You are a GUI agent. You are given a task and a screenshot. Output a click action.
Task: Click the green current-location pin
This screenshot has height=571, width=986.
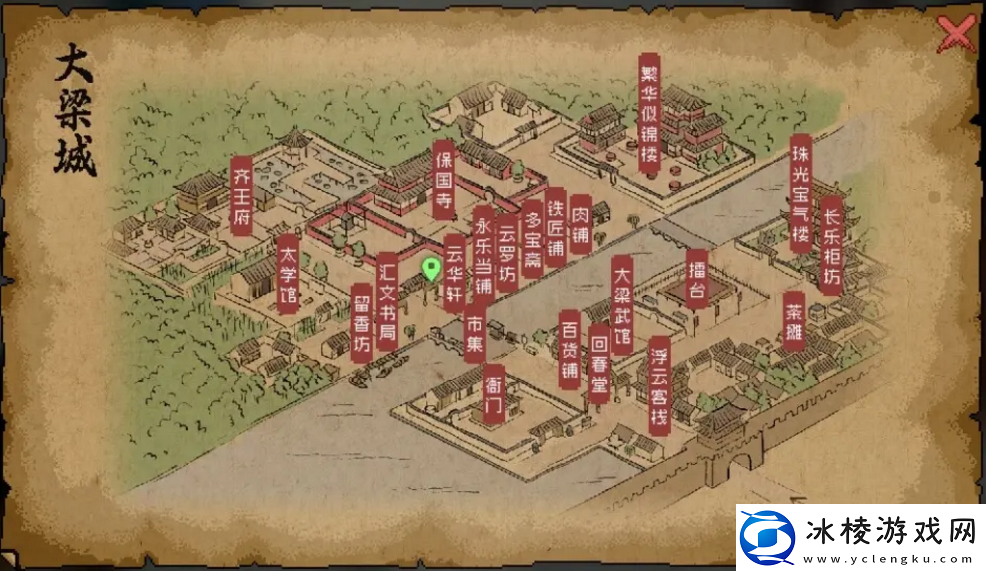coord(431,268)
